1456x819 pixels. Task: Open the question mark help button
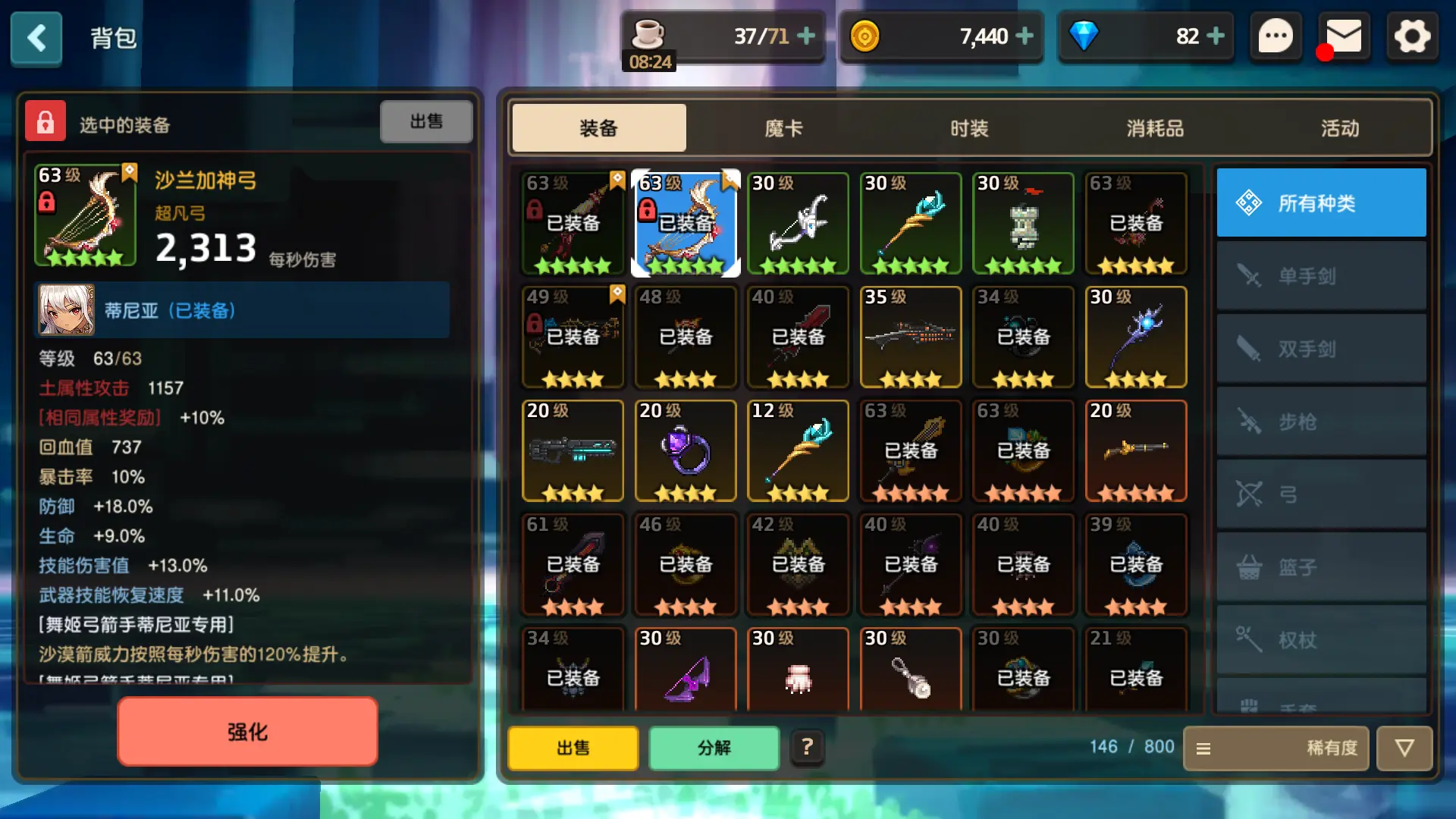coord(807,748)
